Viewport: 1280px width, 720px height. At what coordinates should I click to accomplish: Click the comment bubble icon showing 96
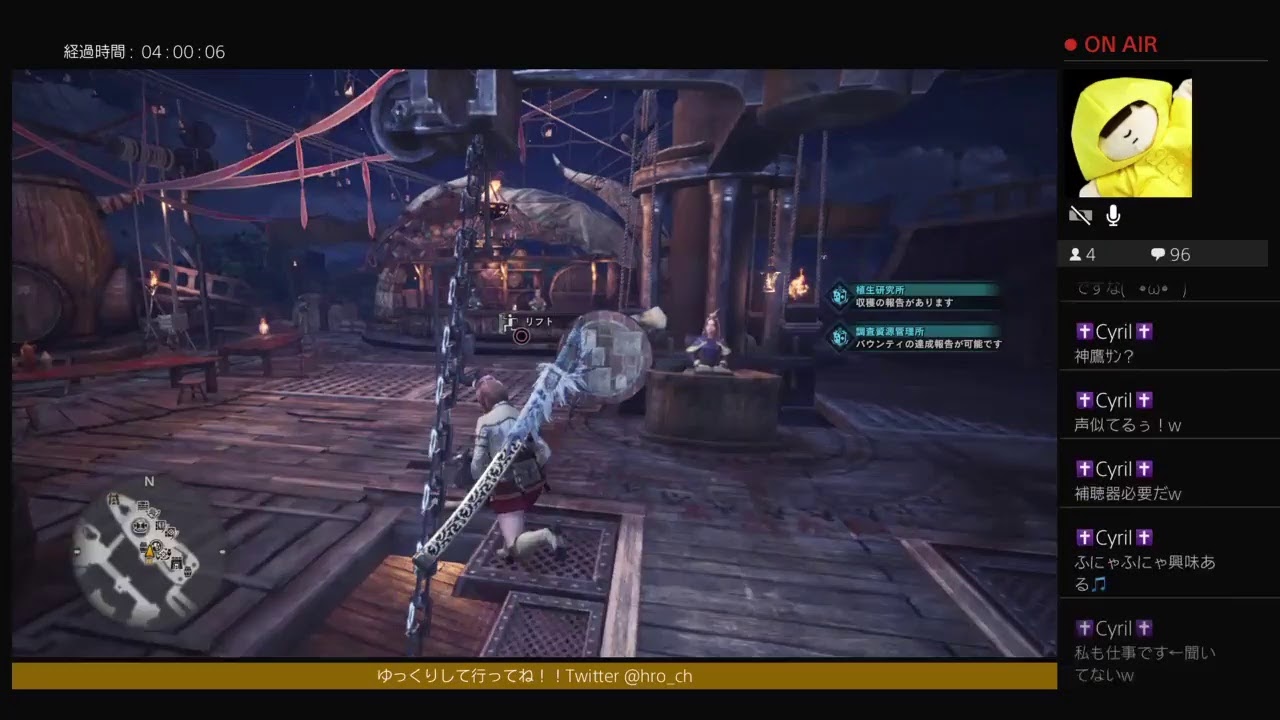coord(1158,254)
